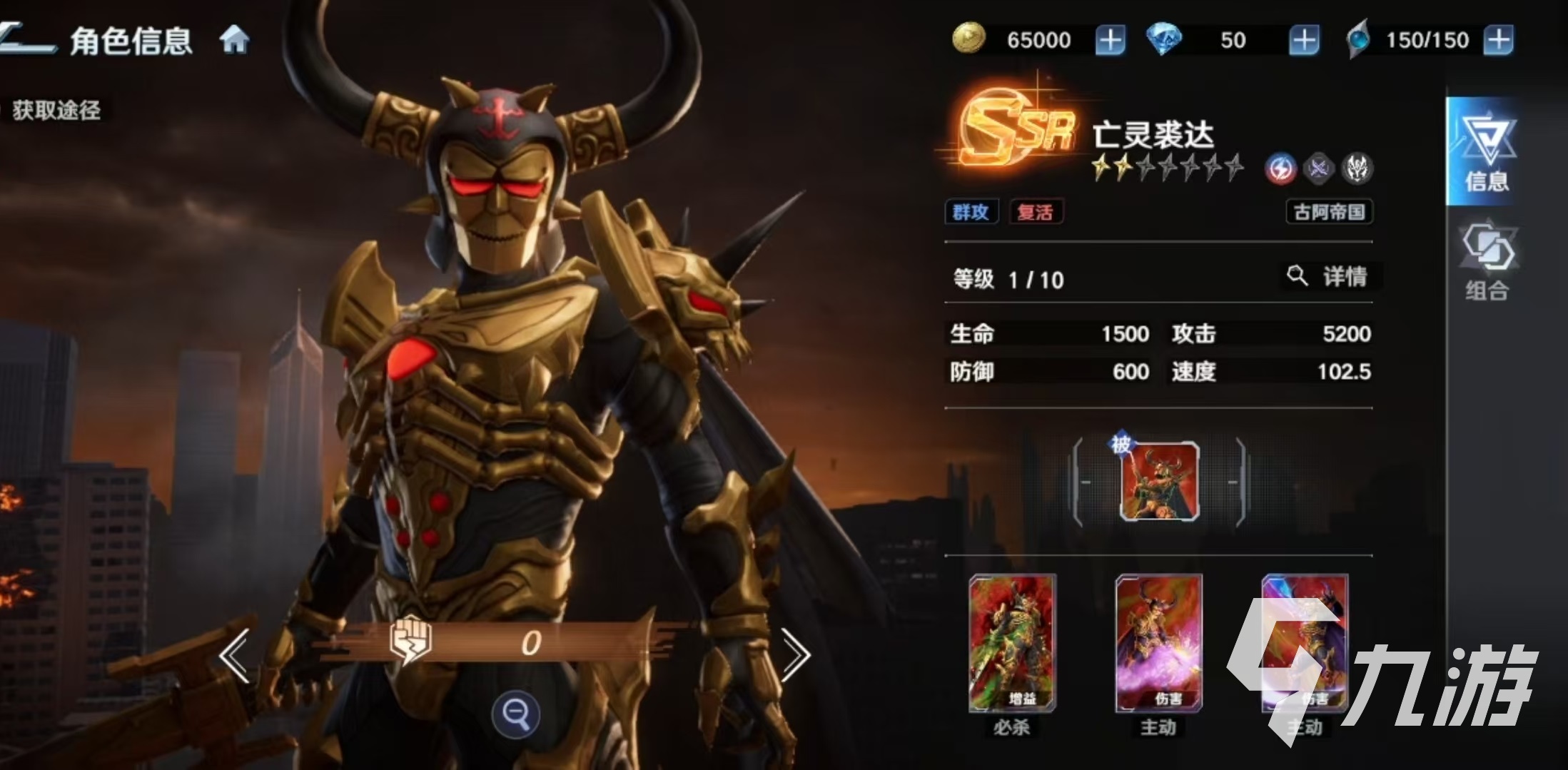
Task: Show the 复活 tag description
Action: pos(1036,212)
